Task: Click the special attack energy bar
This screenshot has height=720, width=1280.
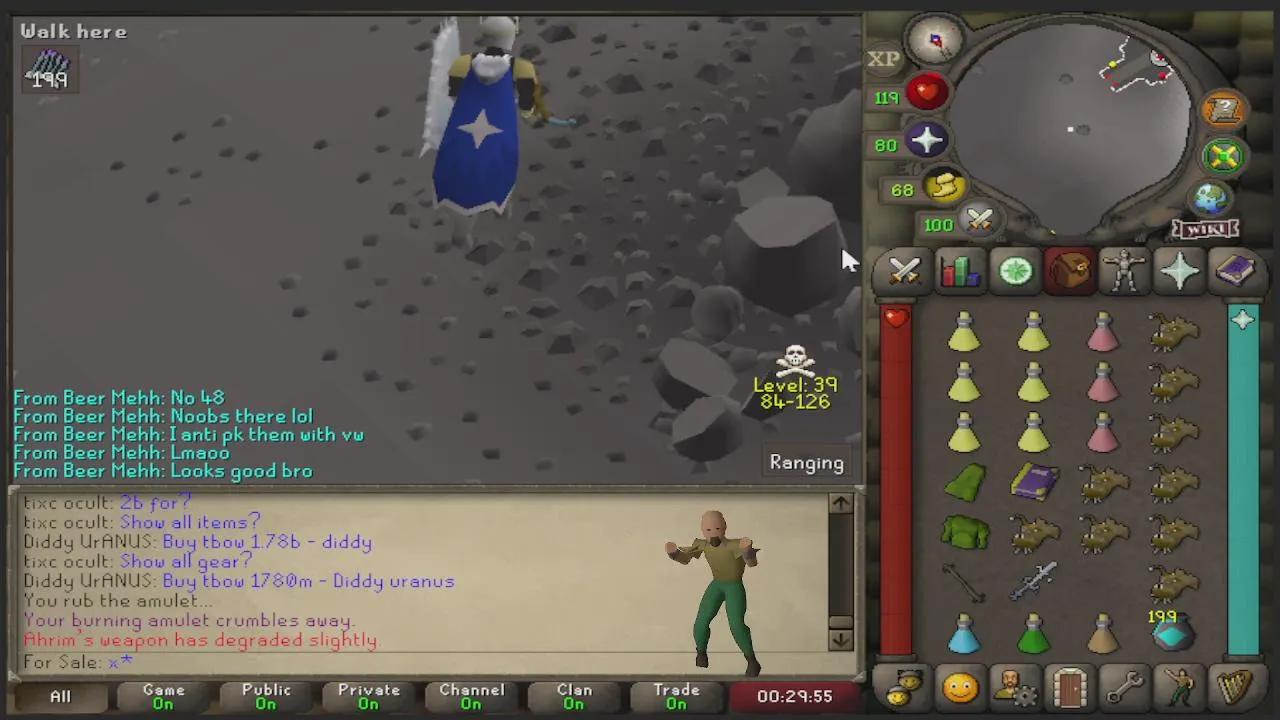Action: (978, 222)
